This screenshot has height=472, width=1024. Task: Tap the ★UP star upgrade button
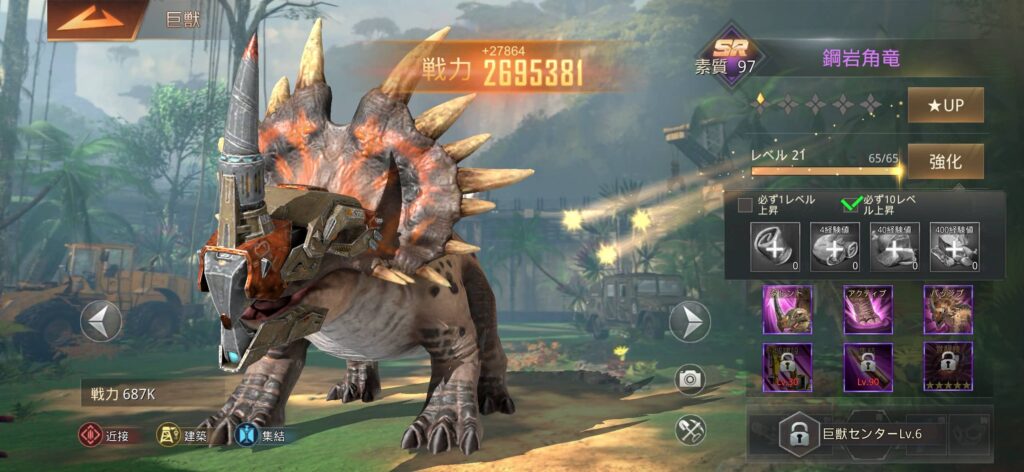click(945, 105)
